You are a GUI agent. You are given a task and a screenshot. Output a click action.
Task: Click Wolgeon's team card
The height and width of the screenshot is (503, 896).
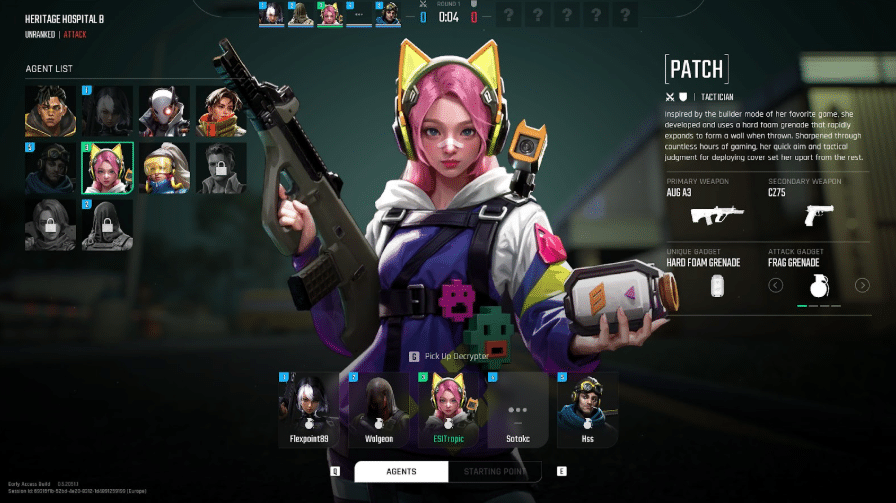click(x=379, y=410)
